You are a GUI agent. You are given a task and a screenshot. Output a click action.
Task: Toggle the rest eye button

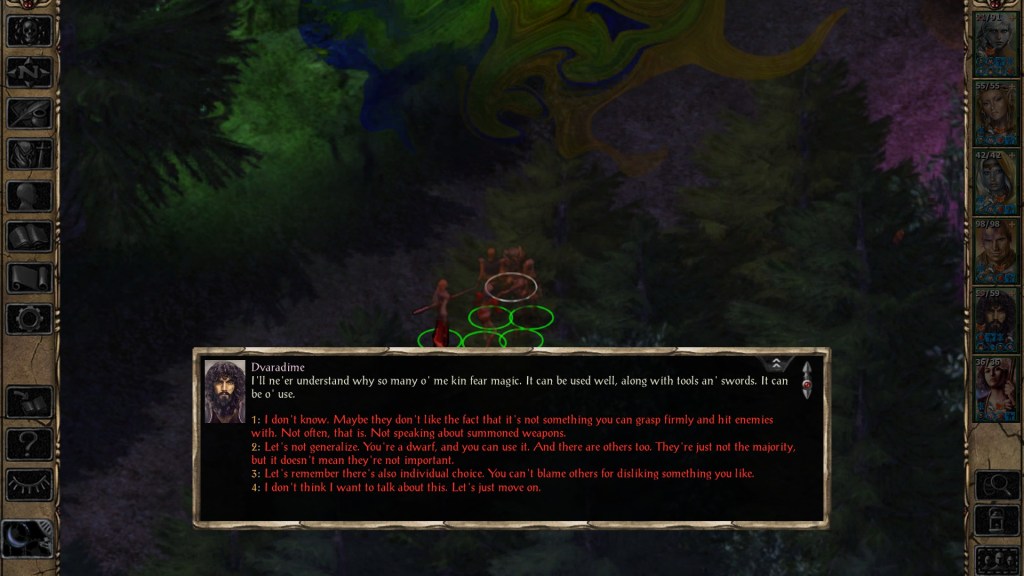(29, 484)
